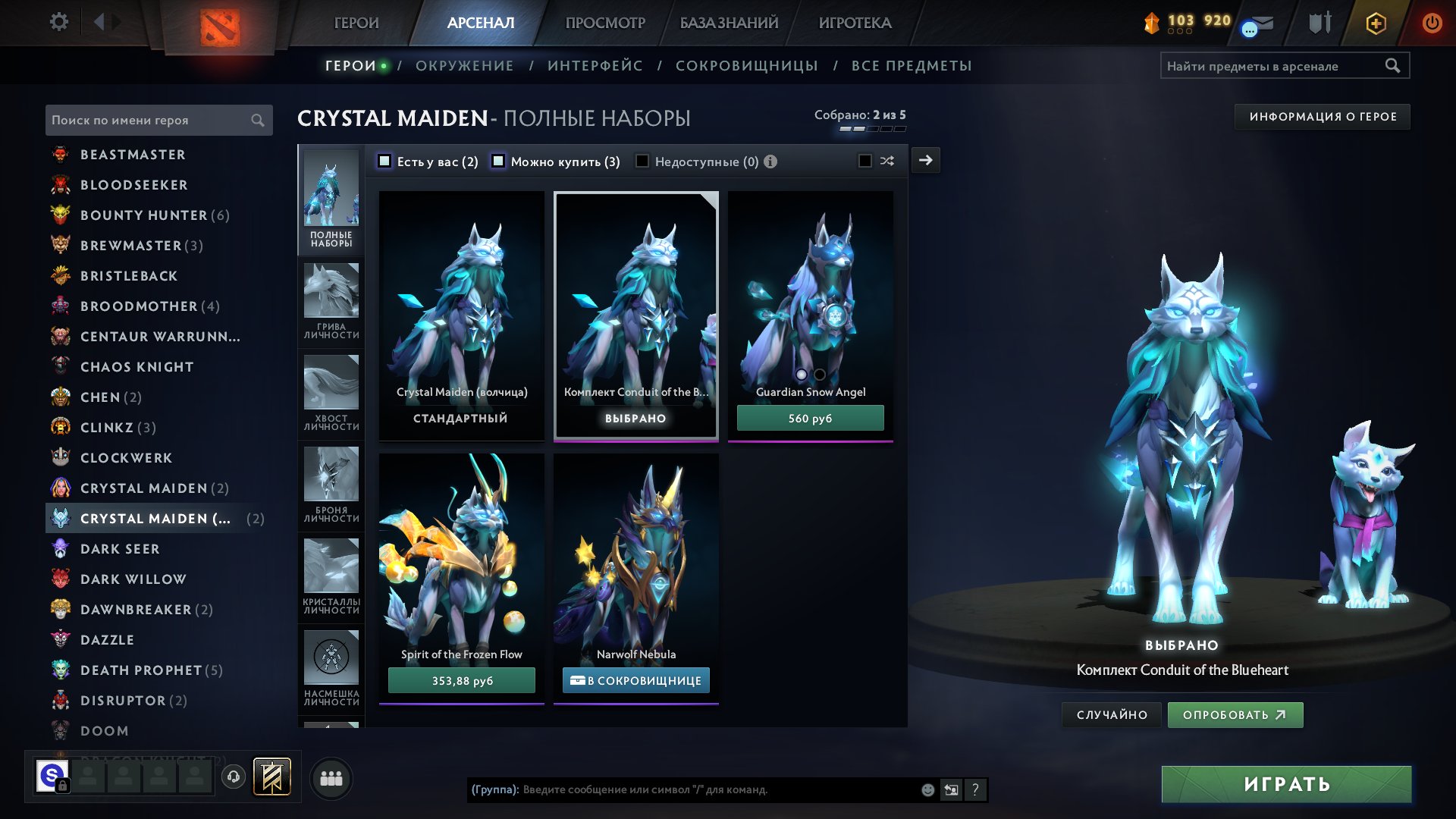
Task: Open the СОКРОВИЩНИЦЫ section
Action: (746, 66)
